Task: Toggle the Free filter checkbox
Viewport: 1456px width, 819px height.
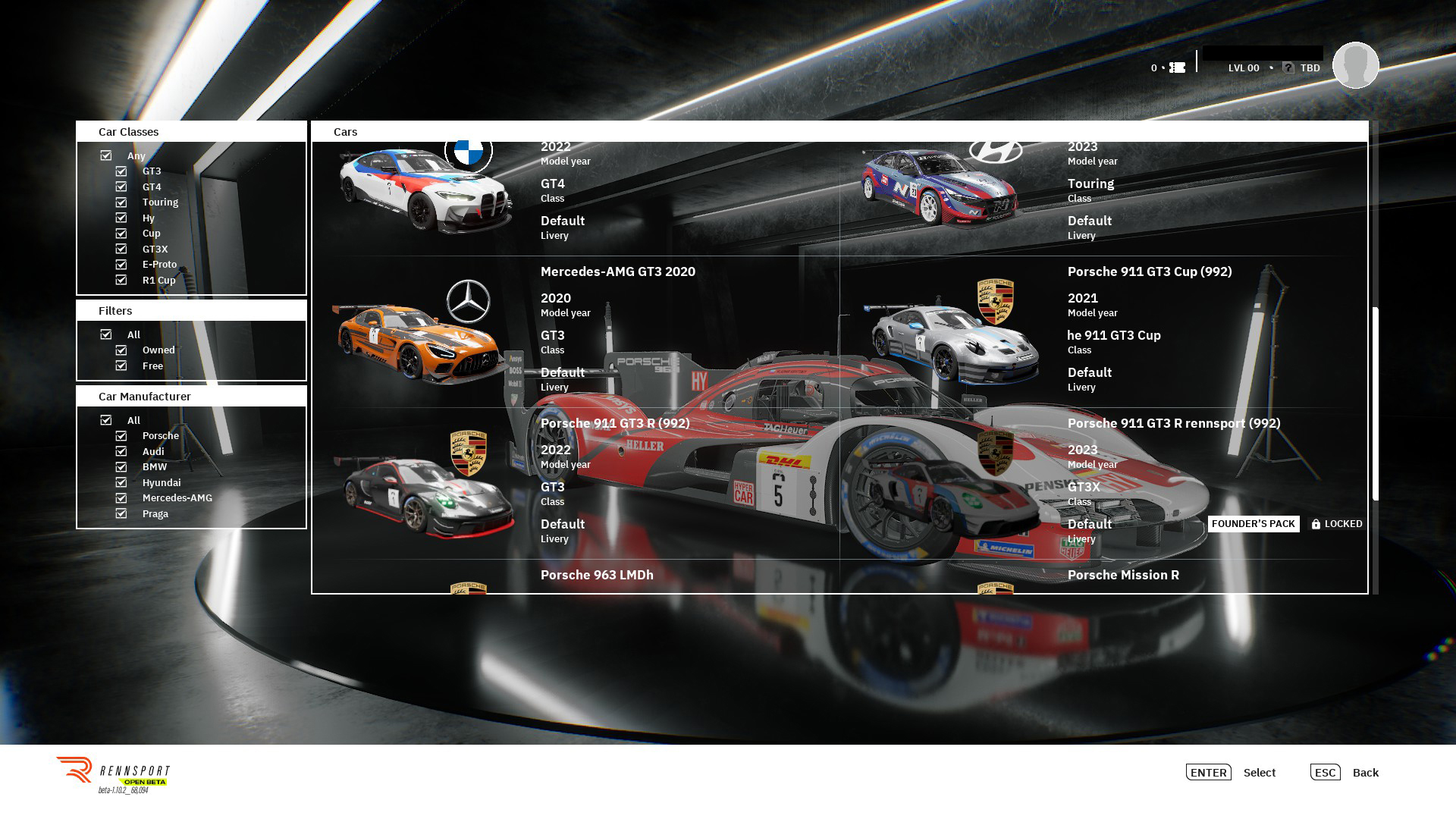Action: pos(121,366)
